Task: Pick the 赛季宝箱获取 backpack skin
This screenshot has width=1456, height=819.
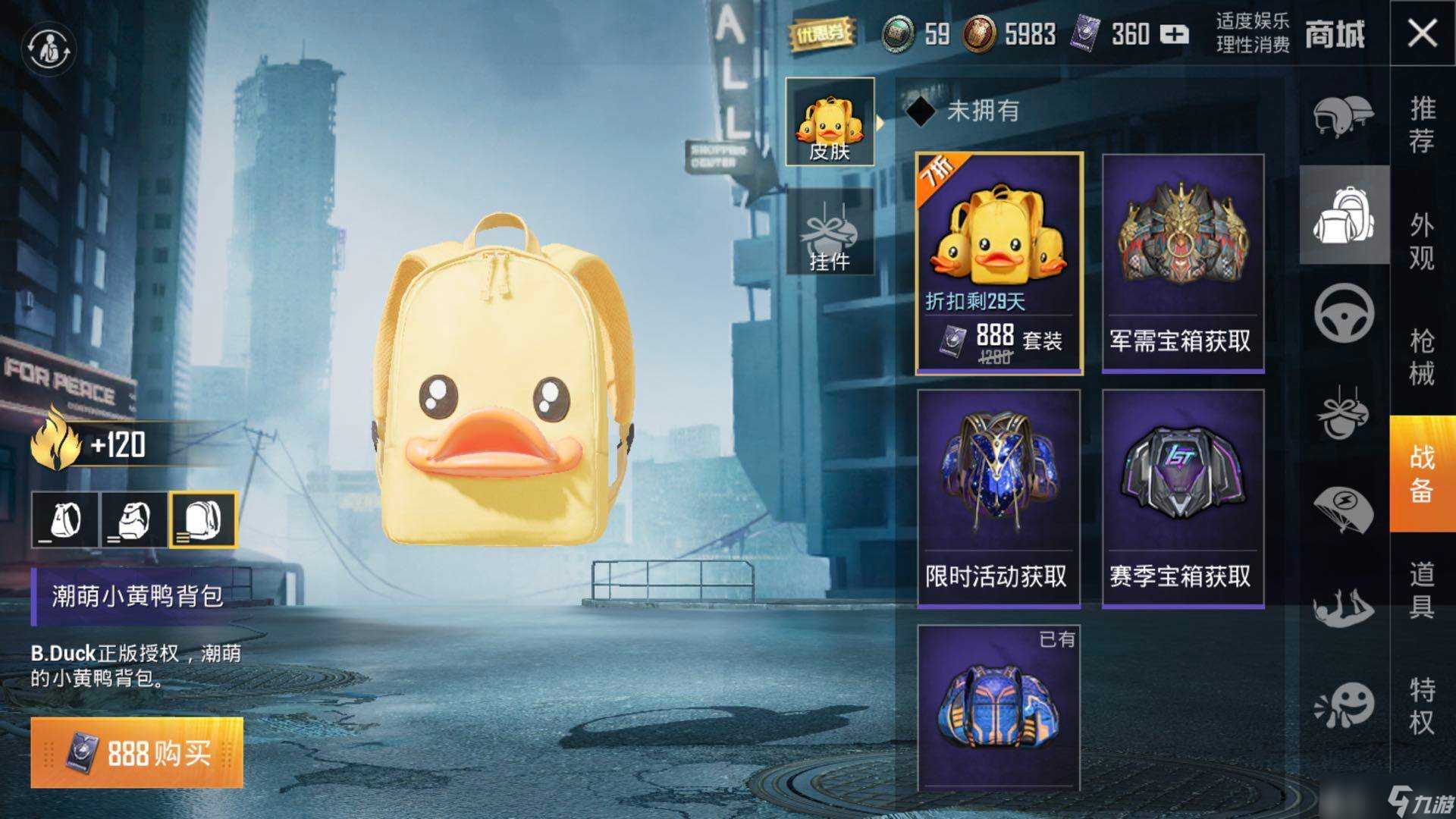Action: tap(1182, 498)
